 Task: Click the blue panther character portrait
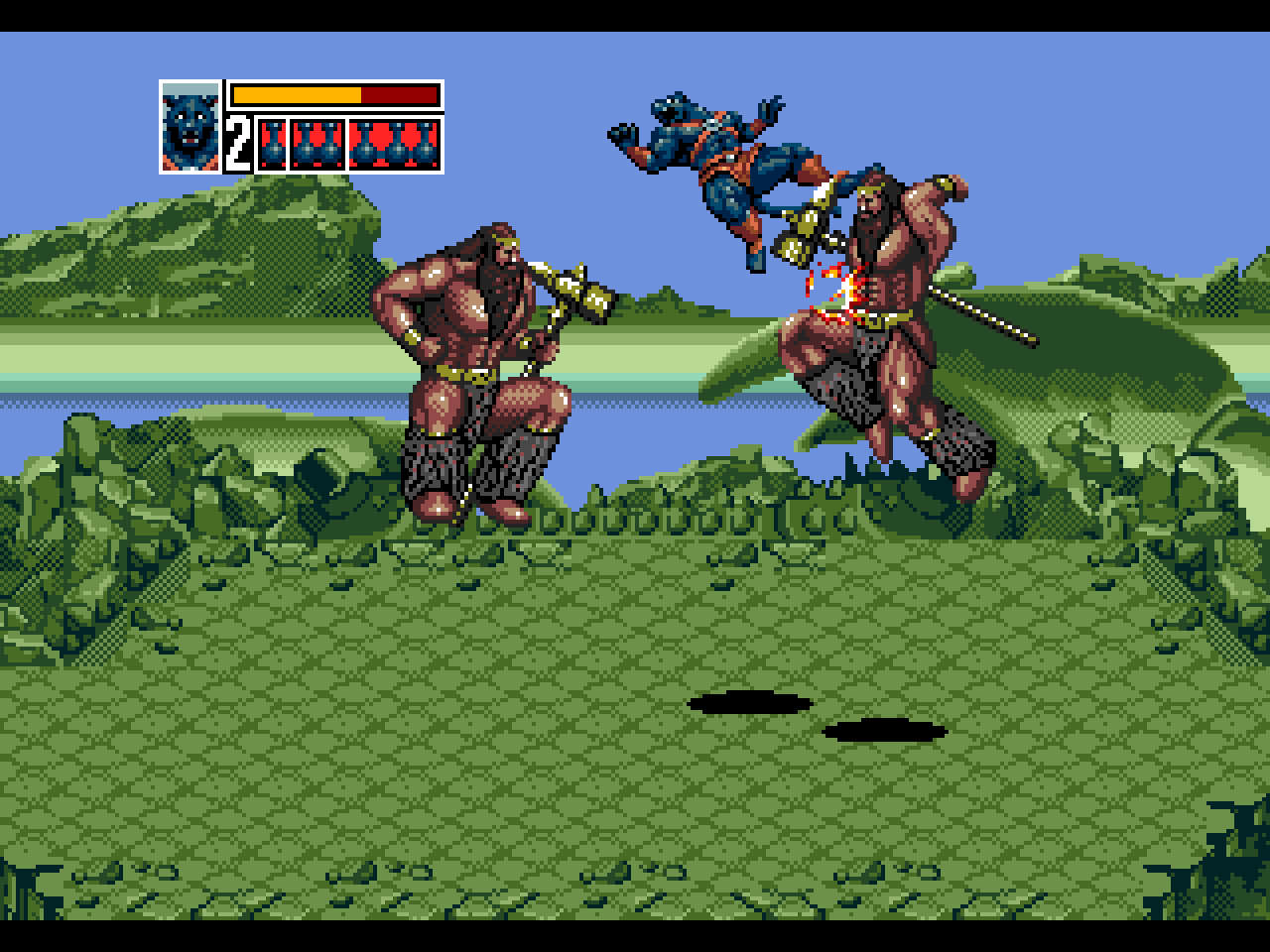(190, 127)
